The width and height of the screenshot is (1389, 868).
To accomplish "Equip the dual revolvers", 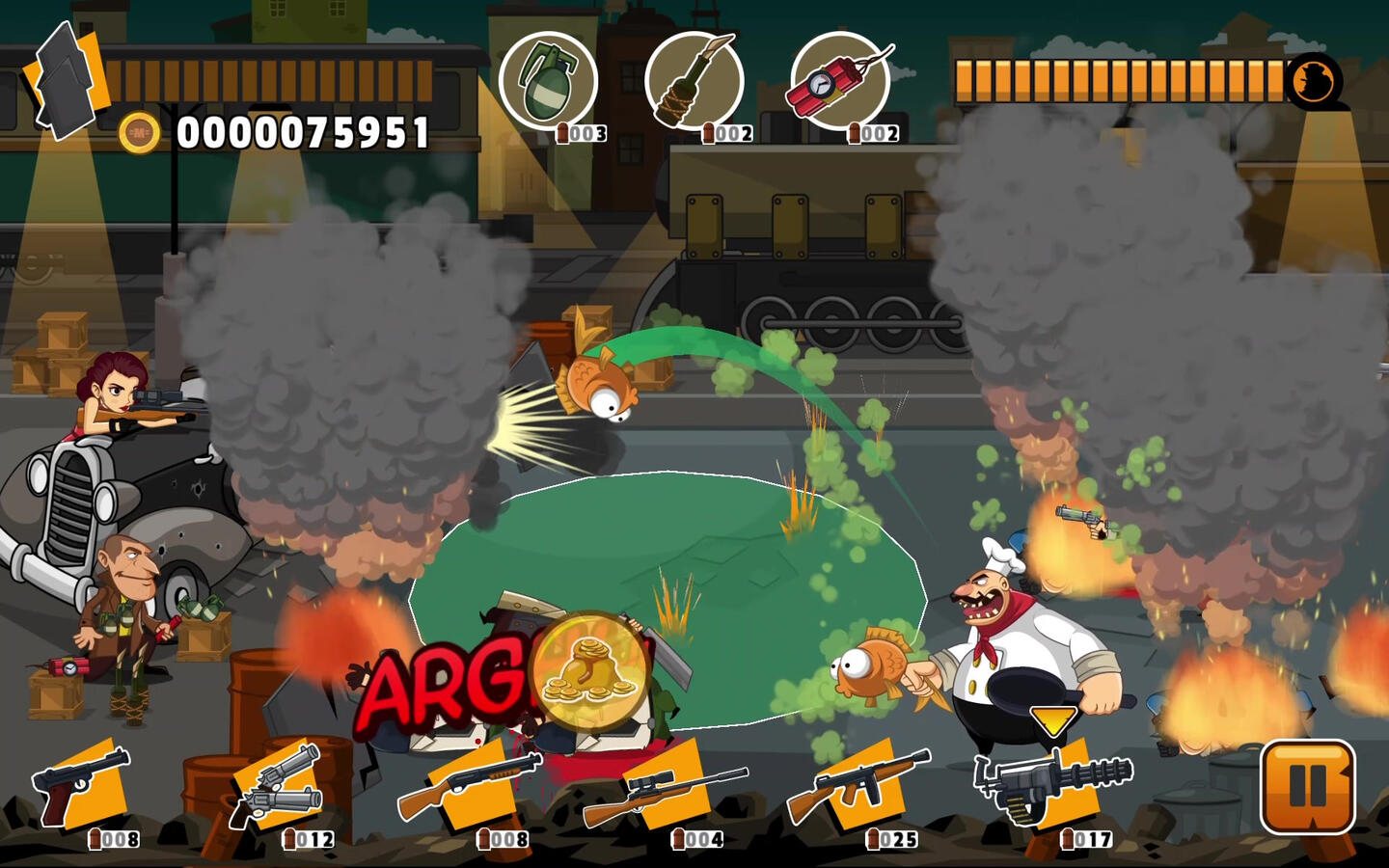I will point(280,786).
